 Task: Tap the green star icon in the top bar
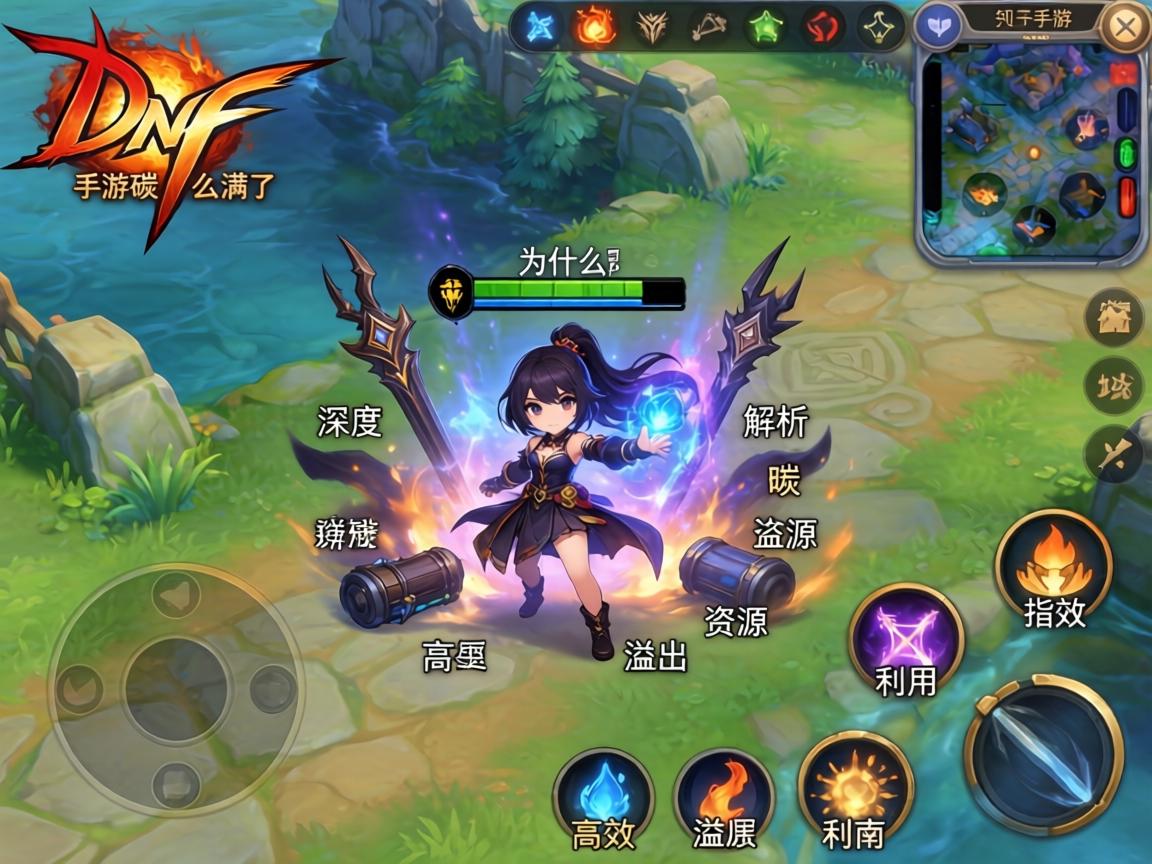point(767,26)
